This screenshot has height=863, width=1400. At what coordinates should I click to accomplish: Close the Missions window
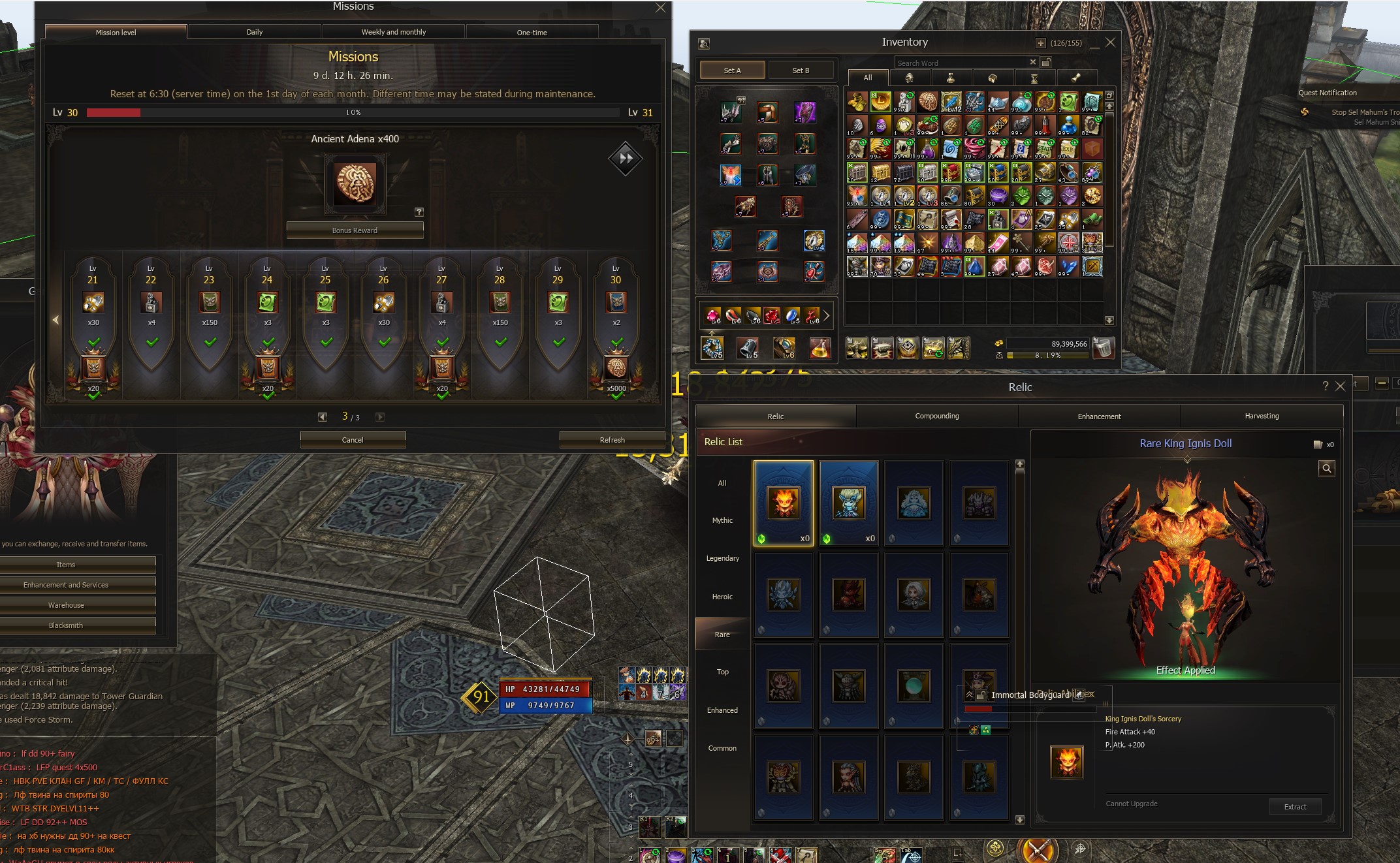(660, 8)
